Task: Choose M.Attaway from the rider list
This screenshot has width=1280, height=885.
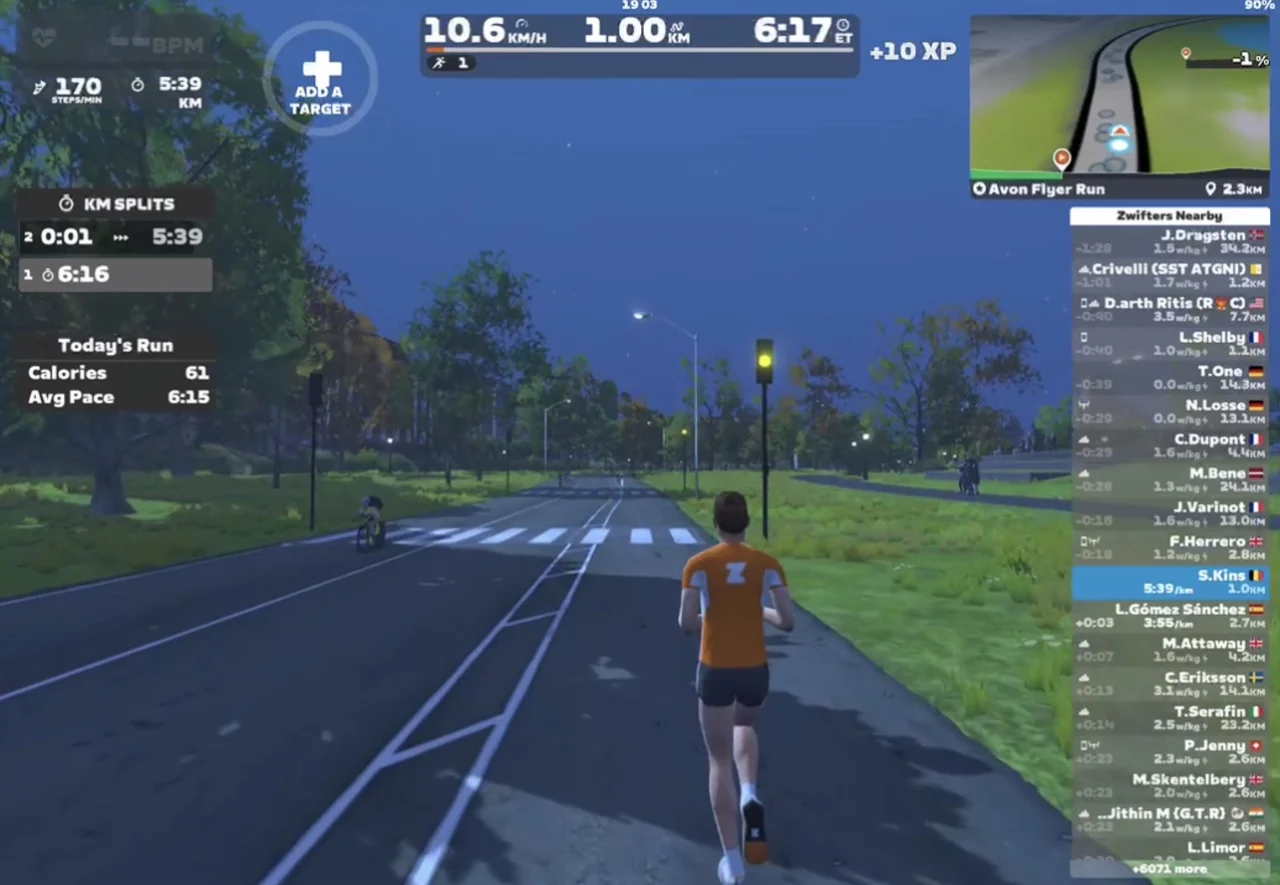Action: click(1169, 650)
